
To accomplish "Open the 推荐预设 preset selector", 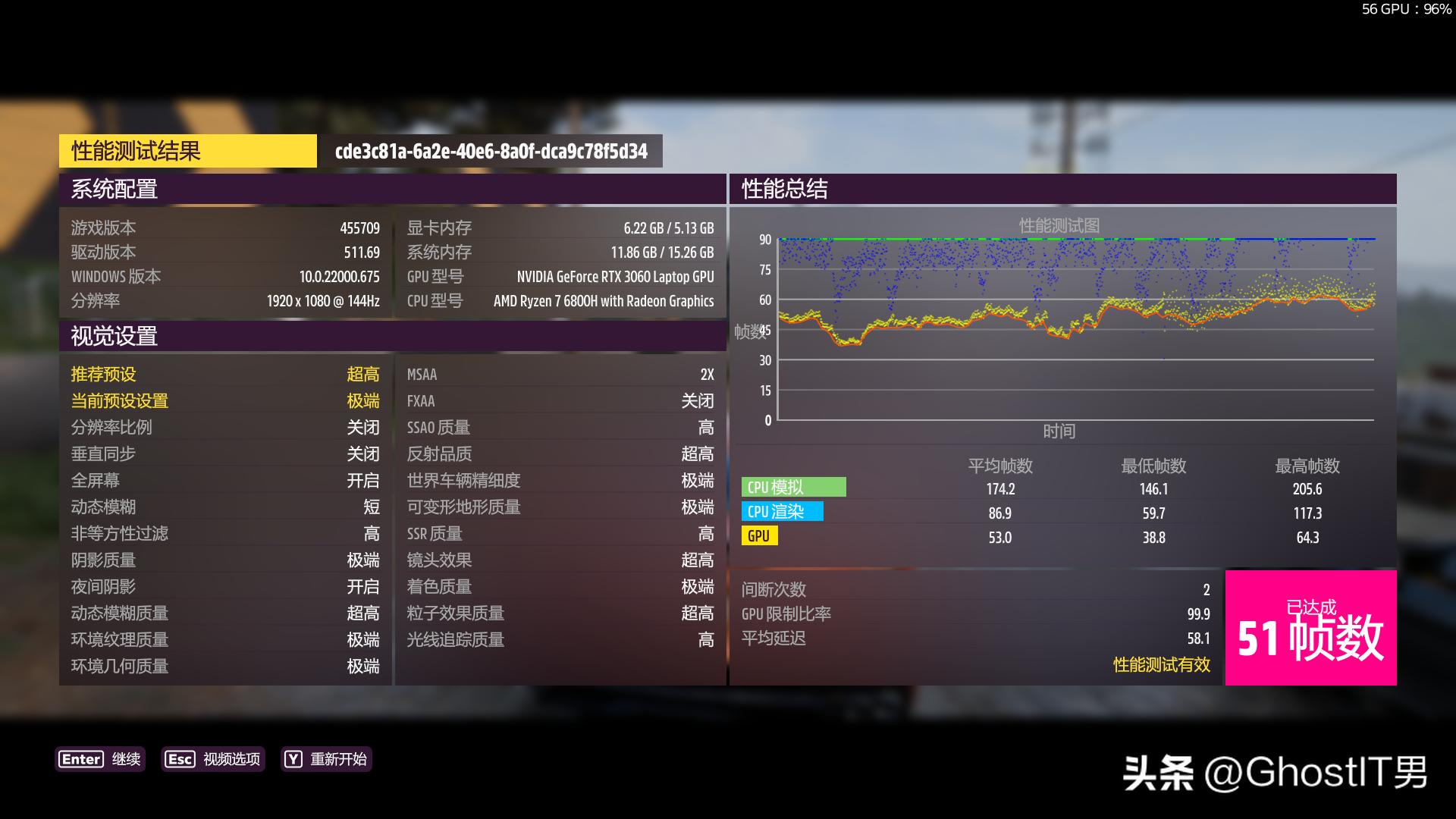I will [224, 374].
